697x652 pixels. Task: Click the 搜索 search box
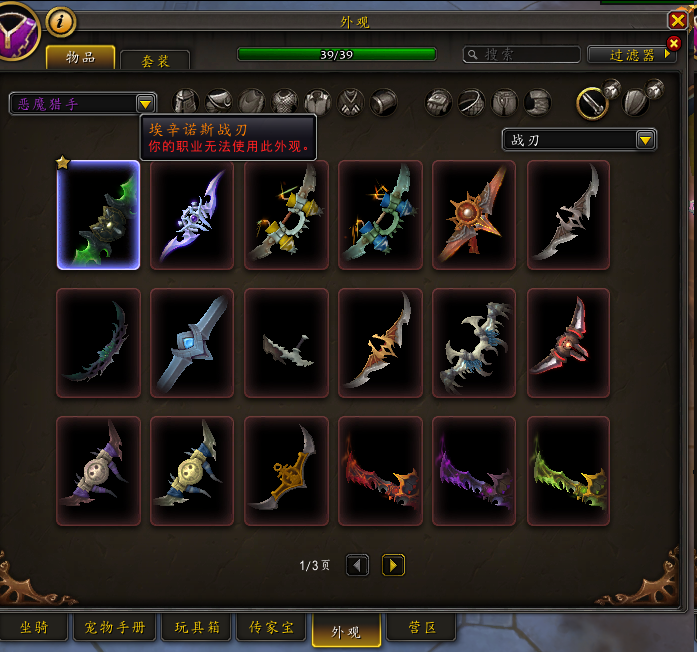coord(522,54)
